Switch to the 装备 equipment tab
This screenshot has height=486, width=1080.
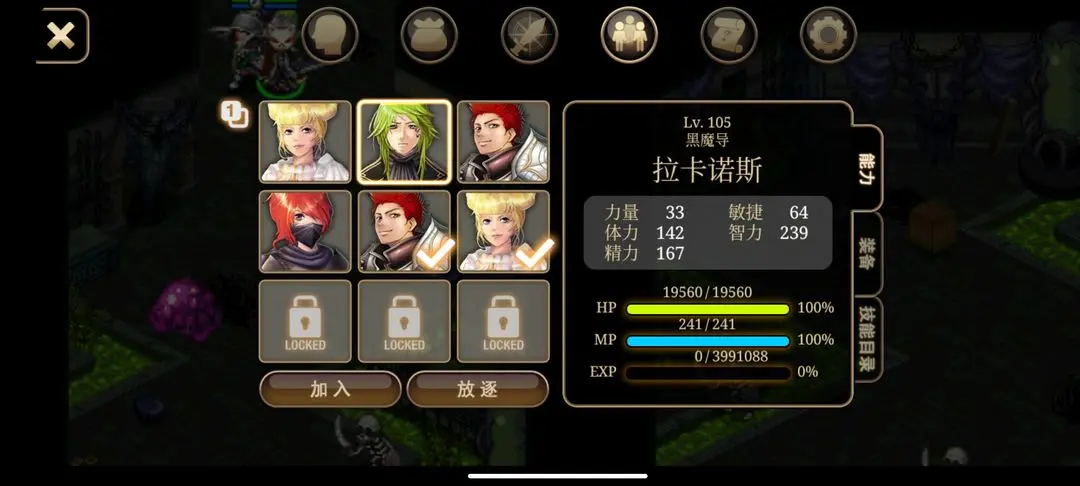coord(867,253)
